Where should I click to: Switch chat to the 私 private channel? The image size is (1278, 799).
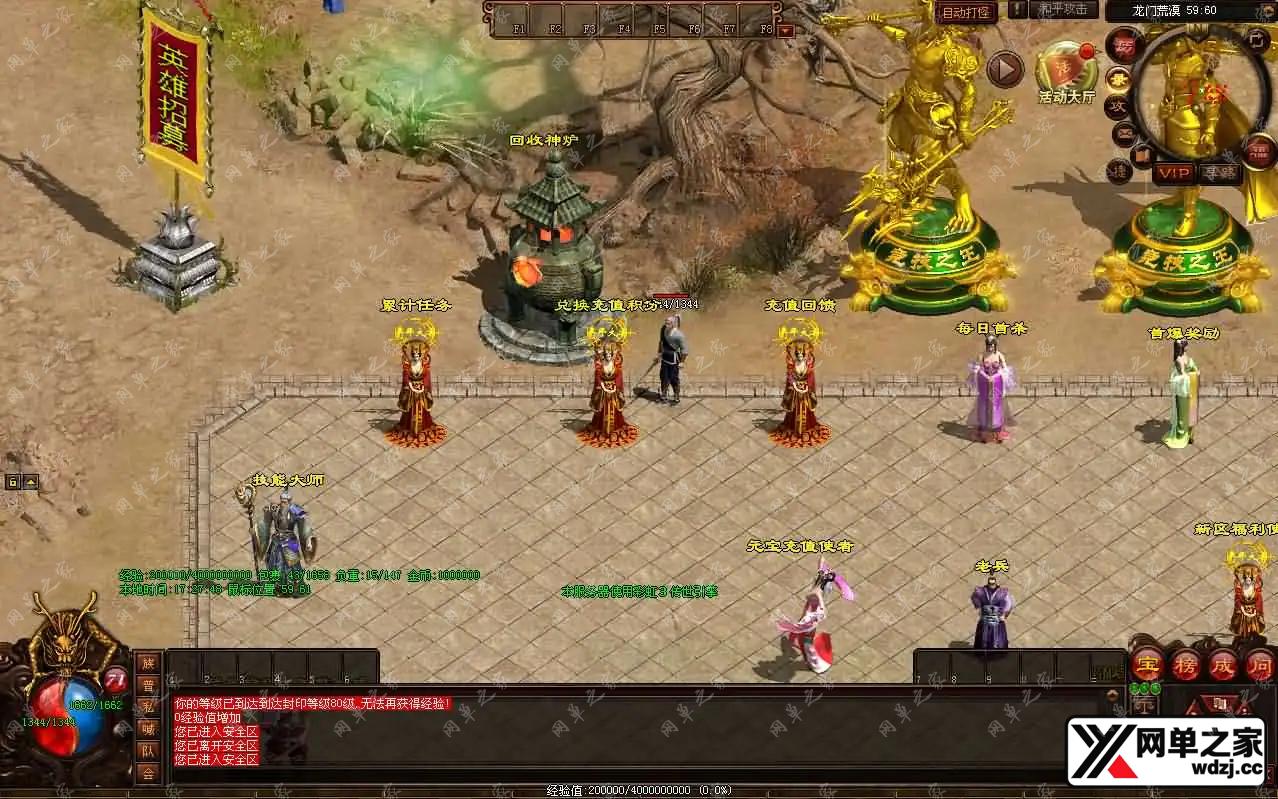148,707
